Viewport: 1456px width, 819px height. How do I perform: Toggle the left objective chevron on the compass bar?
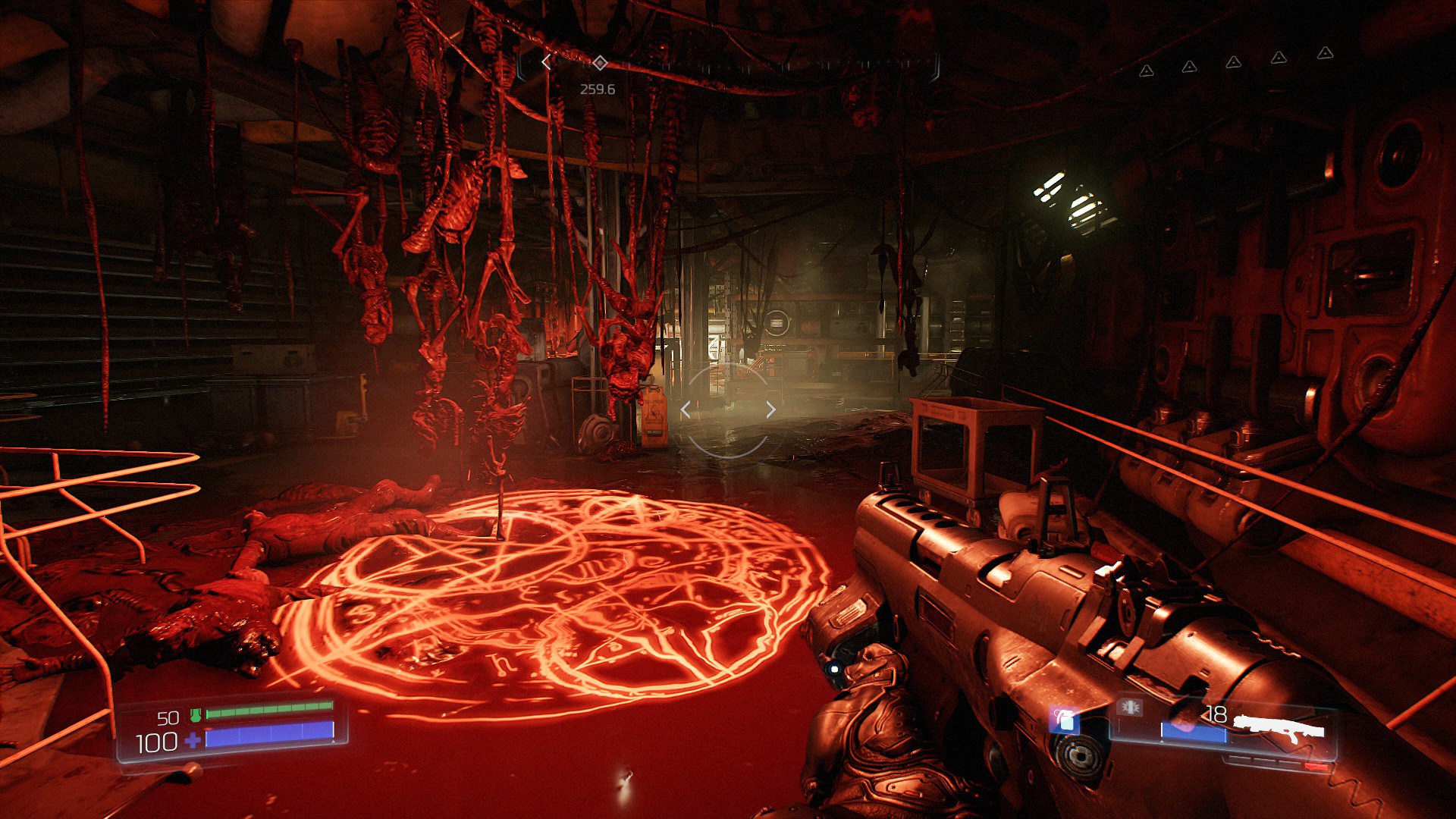[548, 61]
